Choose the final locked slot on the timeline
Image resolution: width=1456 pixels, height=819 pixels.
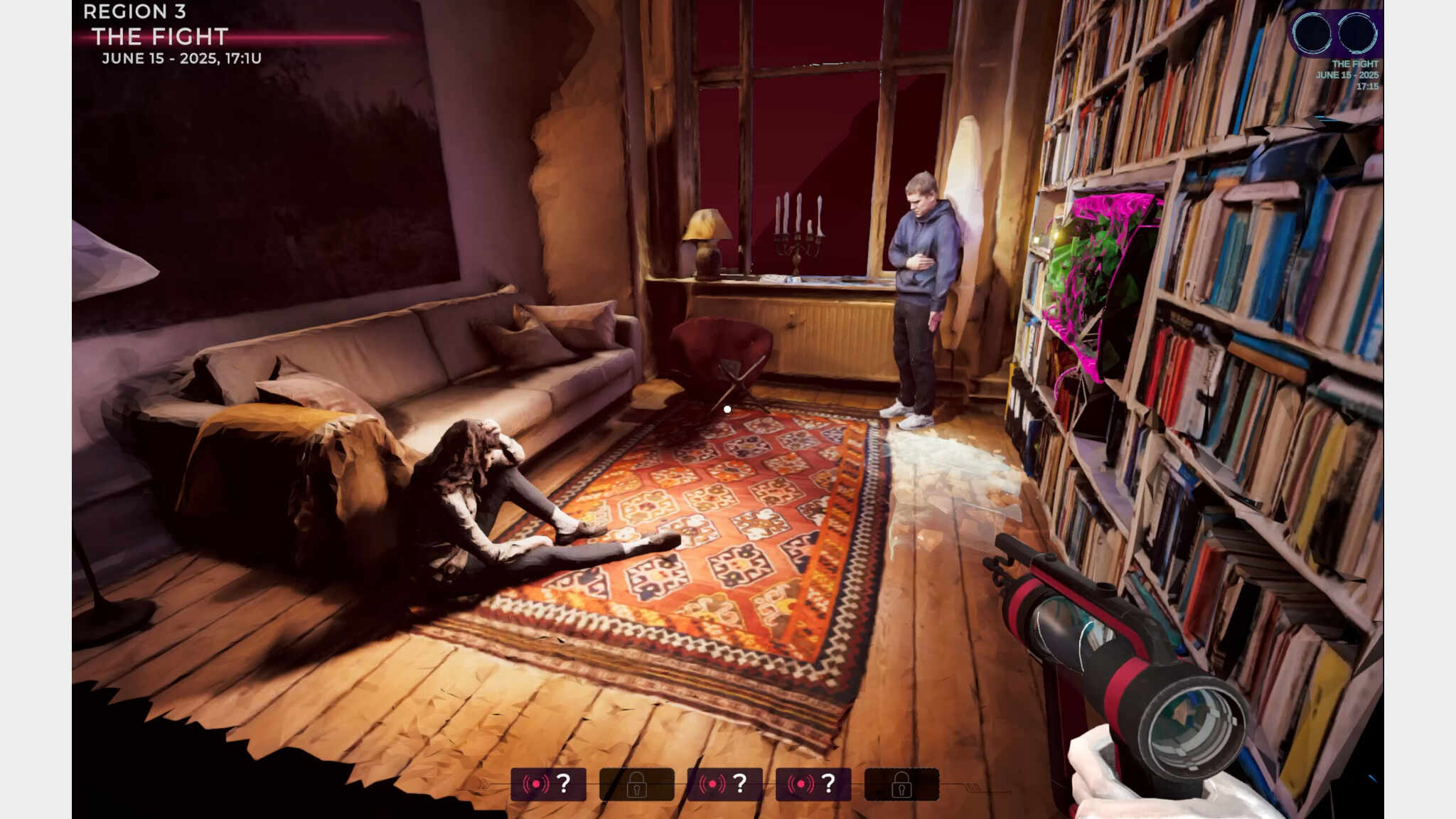[901, 784]
